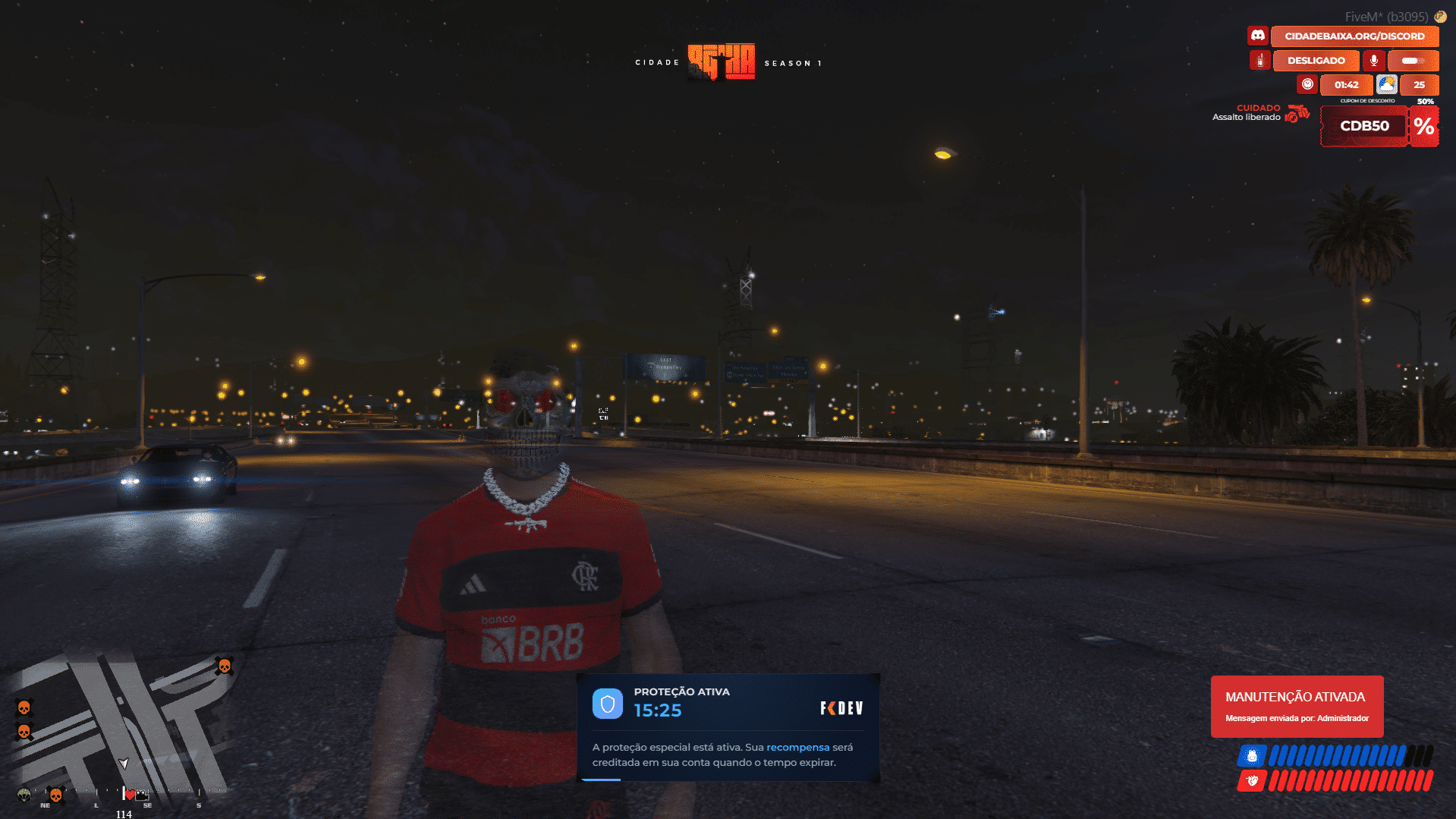Click the Proteção Ativa shield icon
1456x819 pixels.
[x=607, y=704]
